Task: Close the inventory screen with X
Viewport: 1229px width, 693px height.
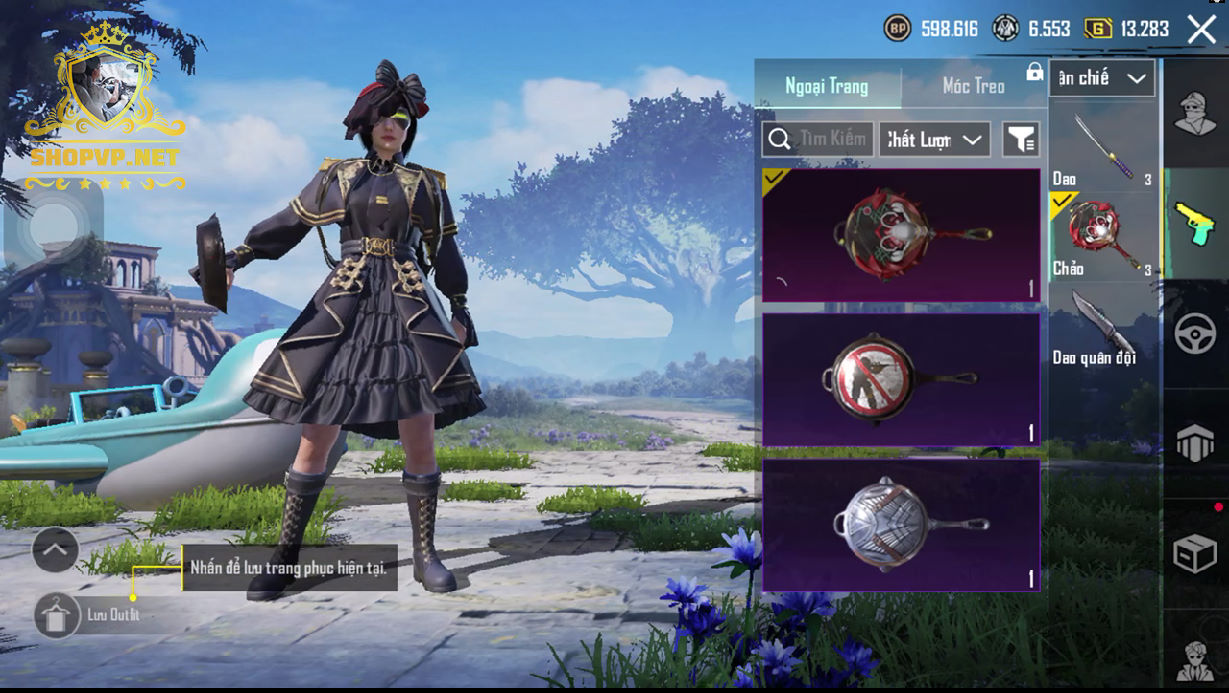Action: click(1201, 30)
